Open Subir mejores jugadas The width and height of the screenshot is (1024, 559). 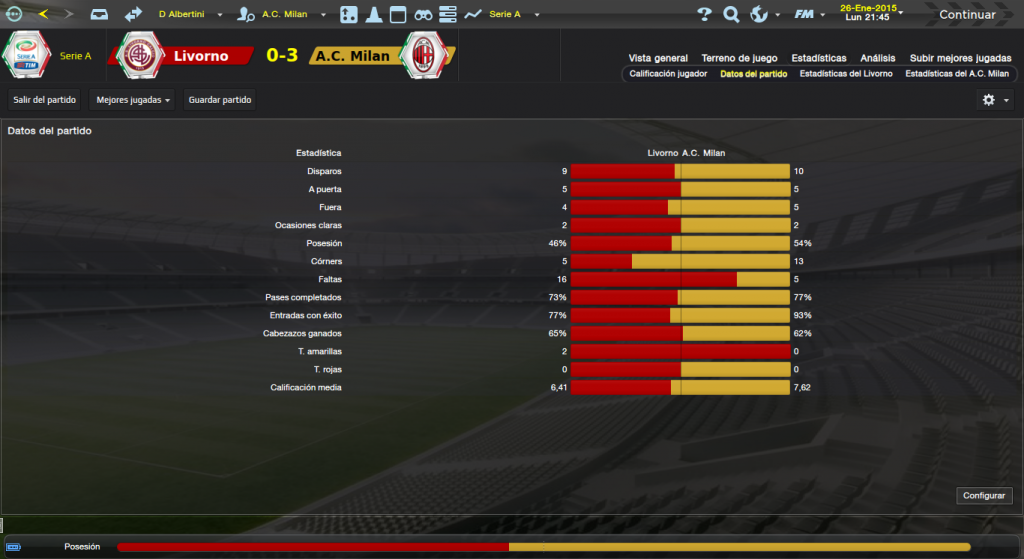click(960, 58)
